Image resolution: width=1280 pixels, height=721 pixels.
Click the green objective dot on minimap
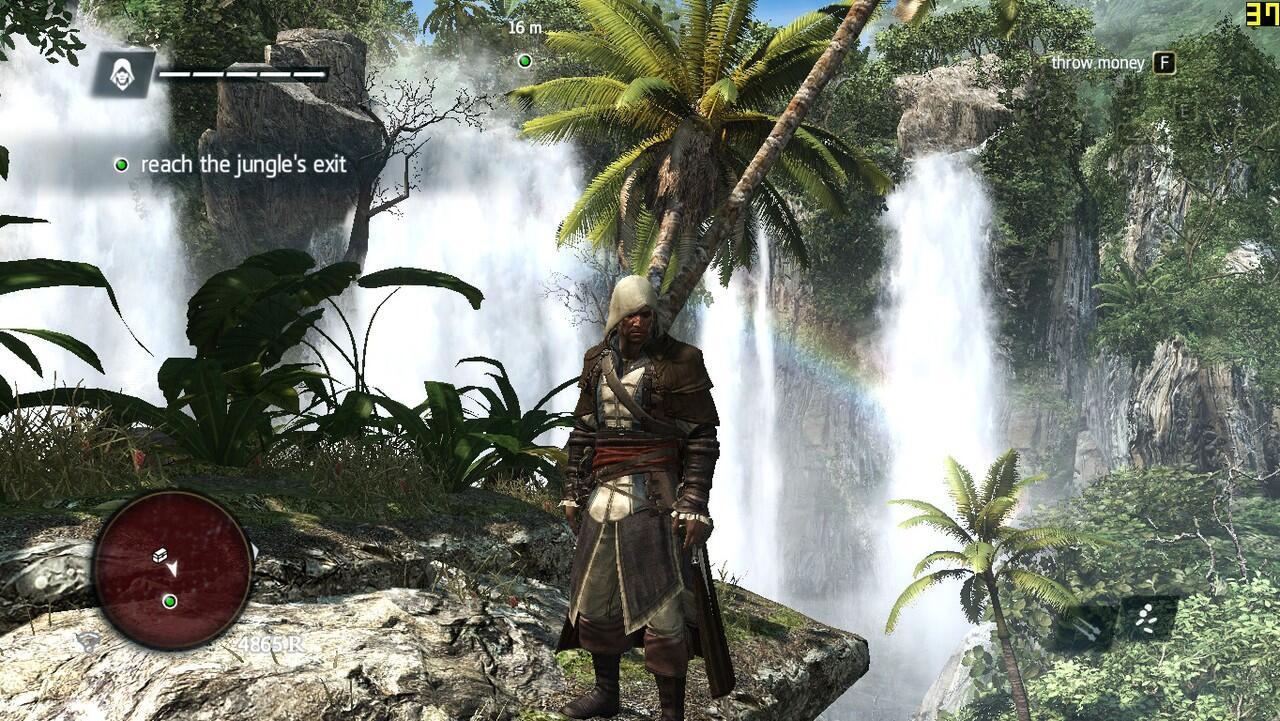click(169, 601)
